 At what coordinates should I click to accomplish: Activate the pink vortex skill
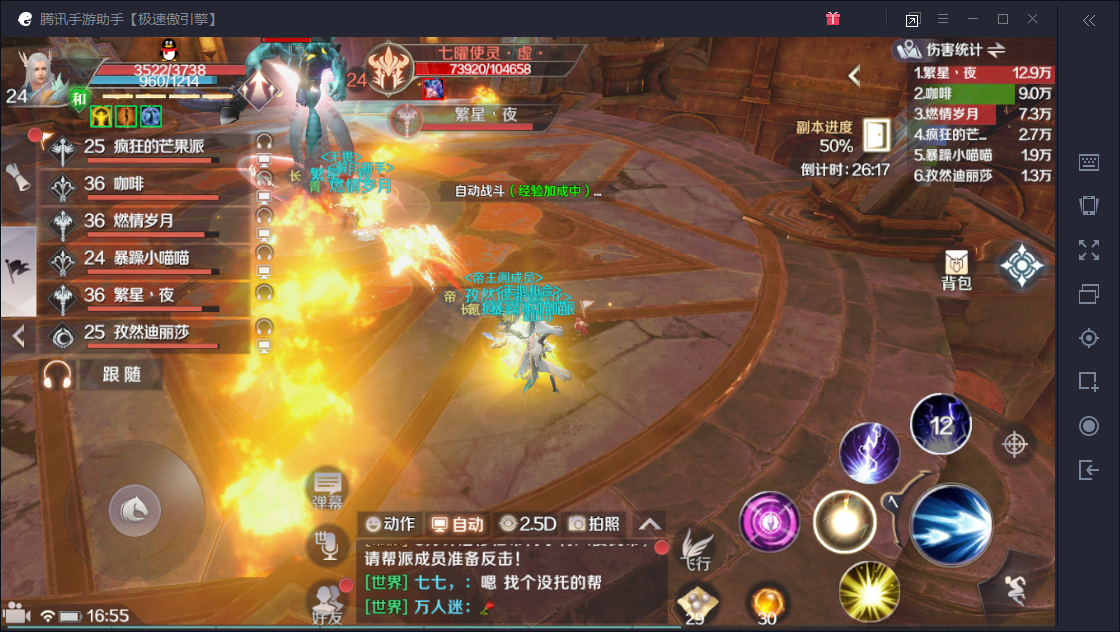(x=769, y=522)
